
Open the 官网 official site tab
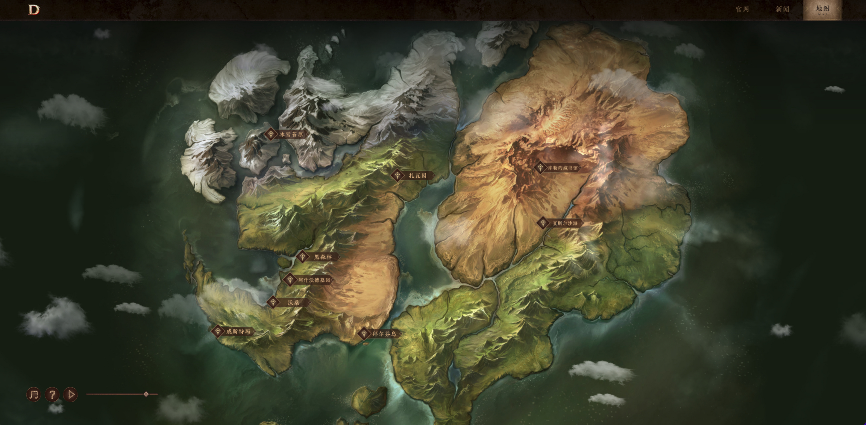tap(742, 9)
